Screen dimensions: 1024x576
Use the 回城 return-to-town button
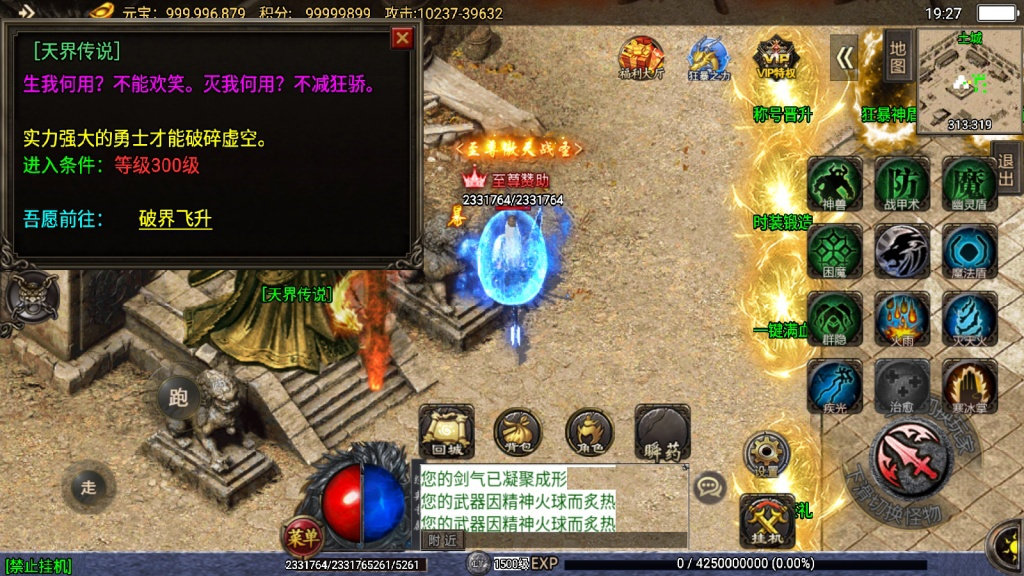446,431
